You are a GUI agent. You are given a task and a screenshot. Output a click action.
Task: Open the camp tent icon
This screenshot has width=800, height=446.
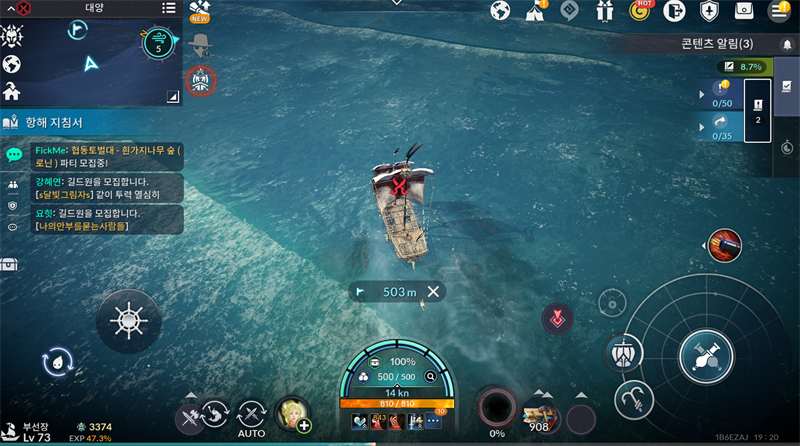pyautogui.click(x=534, y=11)
